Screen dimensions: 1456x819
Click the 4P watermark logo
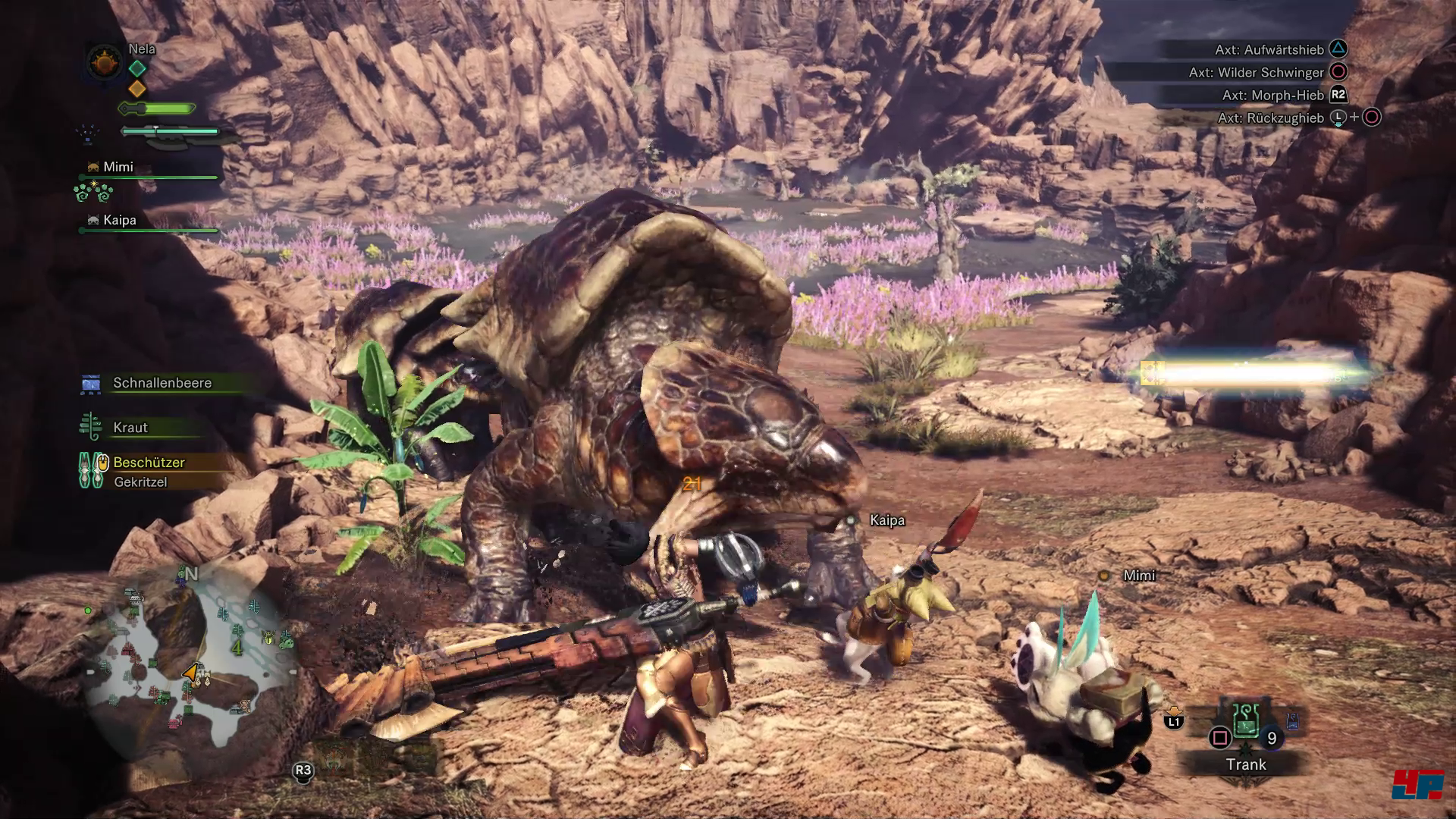[1417, 783]
